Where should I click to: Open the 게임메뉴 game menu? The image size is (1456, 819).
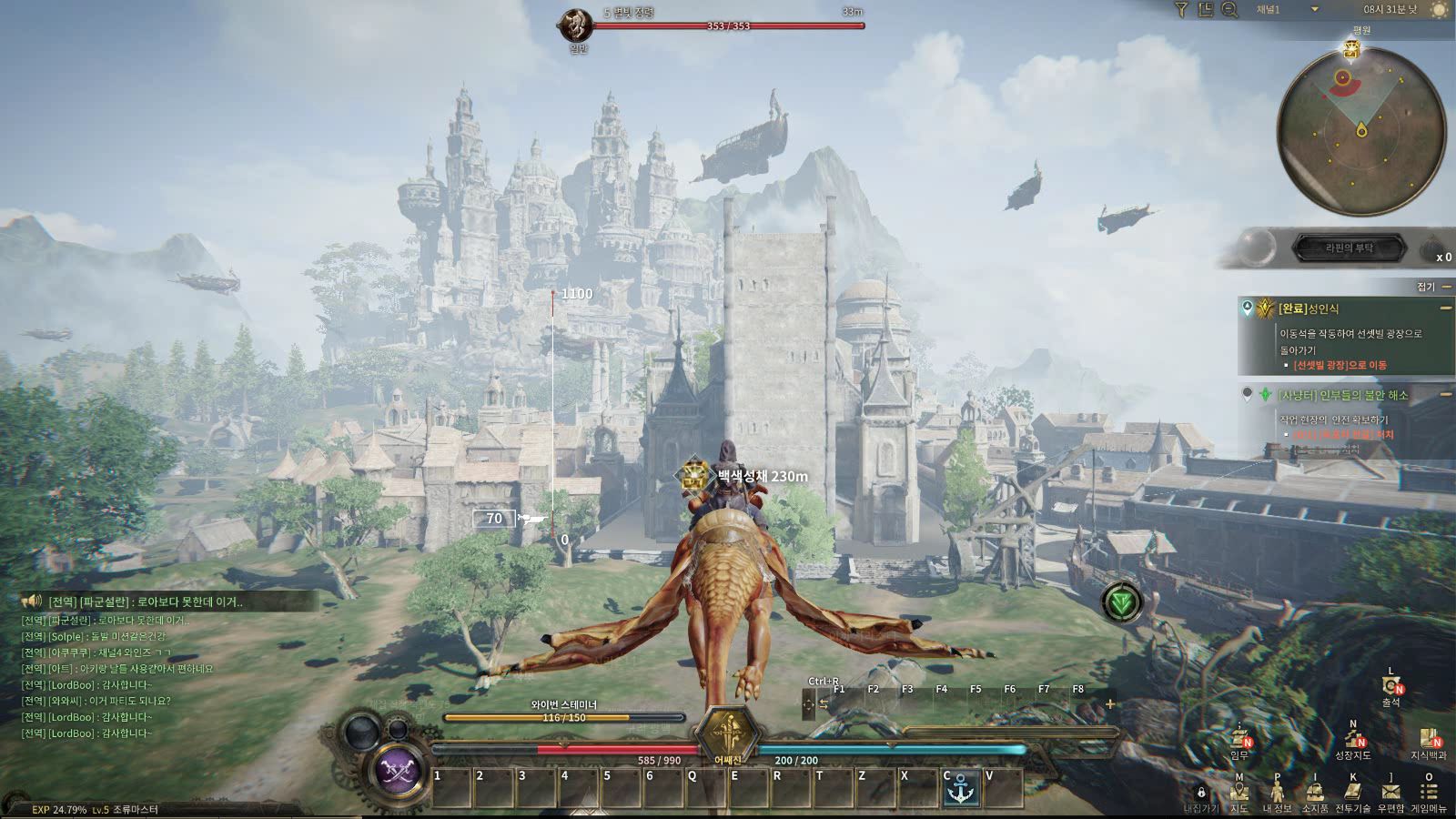(x=1429, y=793)
